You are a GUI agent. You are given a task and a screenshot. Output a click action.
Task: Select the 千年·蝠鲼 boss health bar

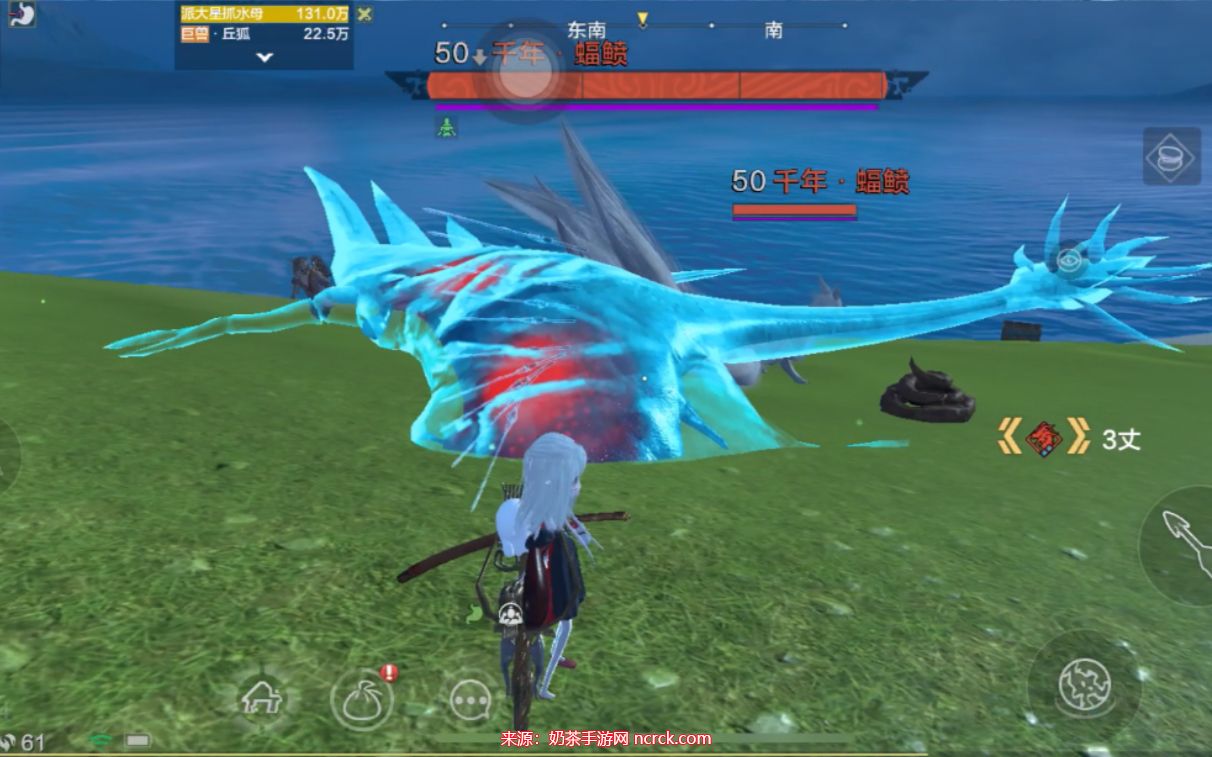coord(657,86)
